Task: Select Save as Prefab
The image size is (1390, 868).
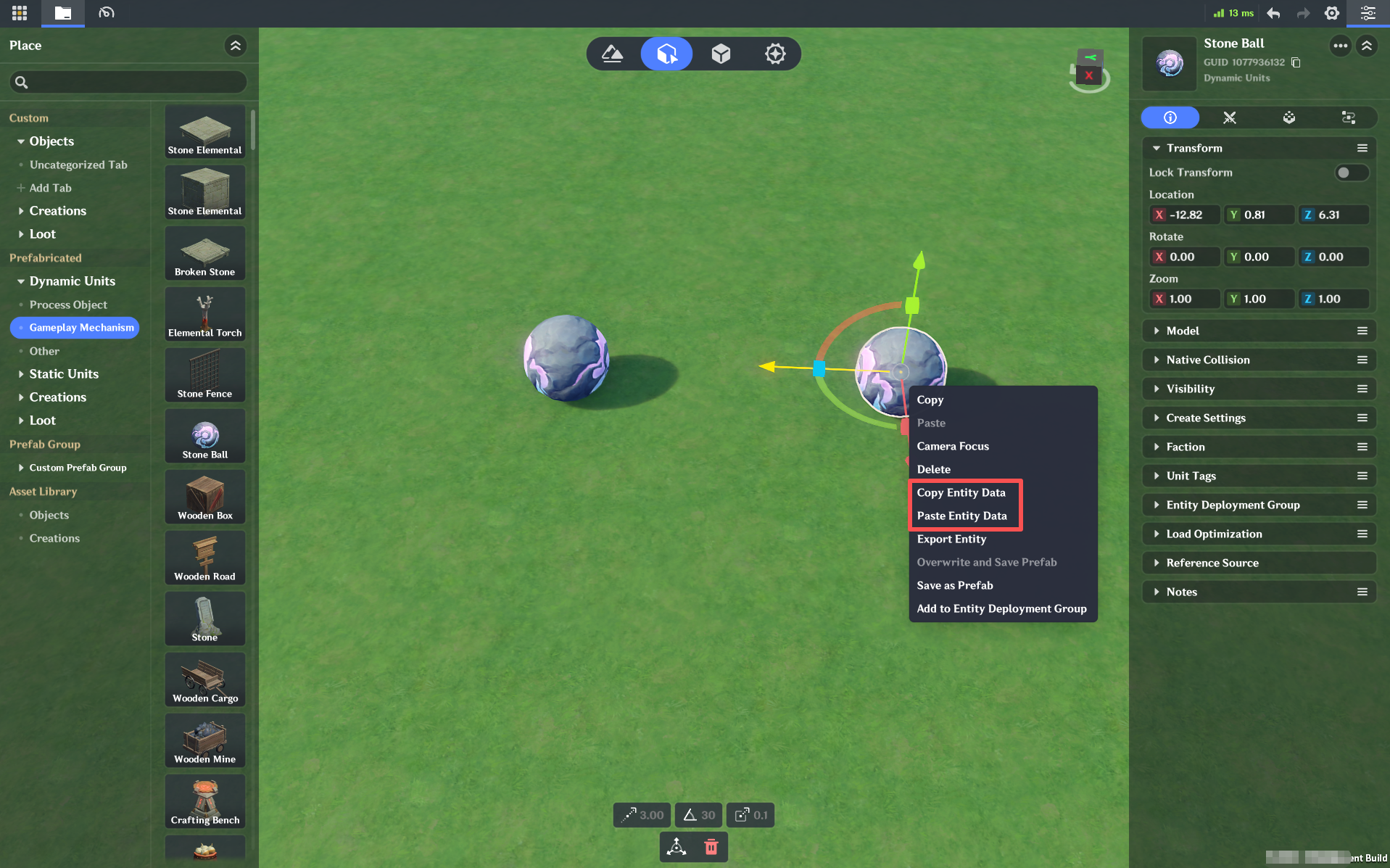Action: (x=954, y=585)
